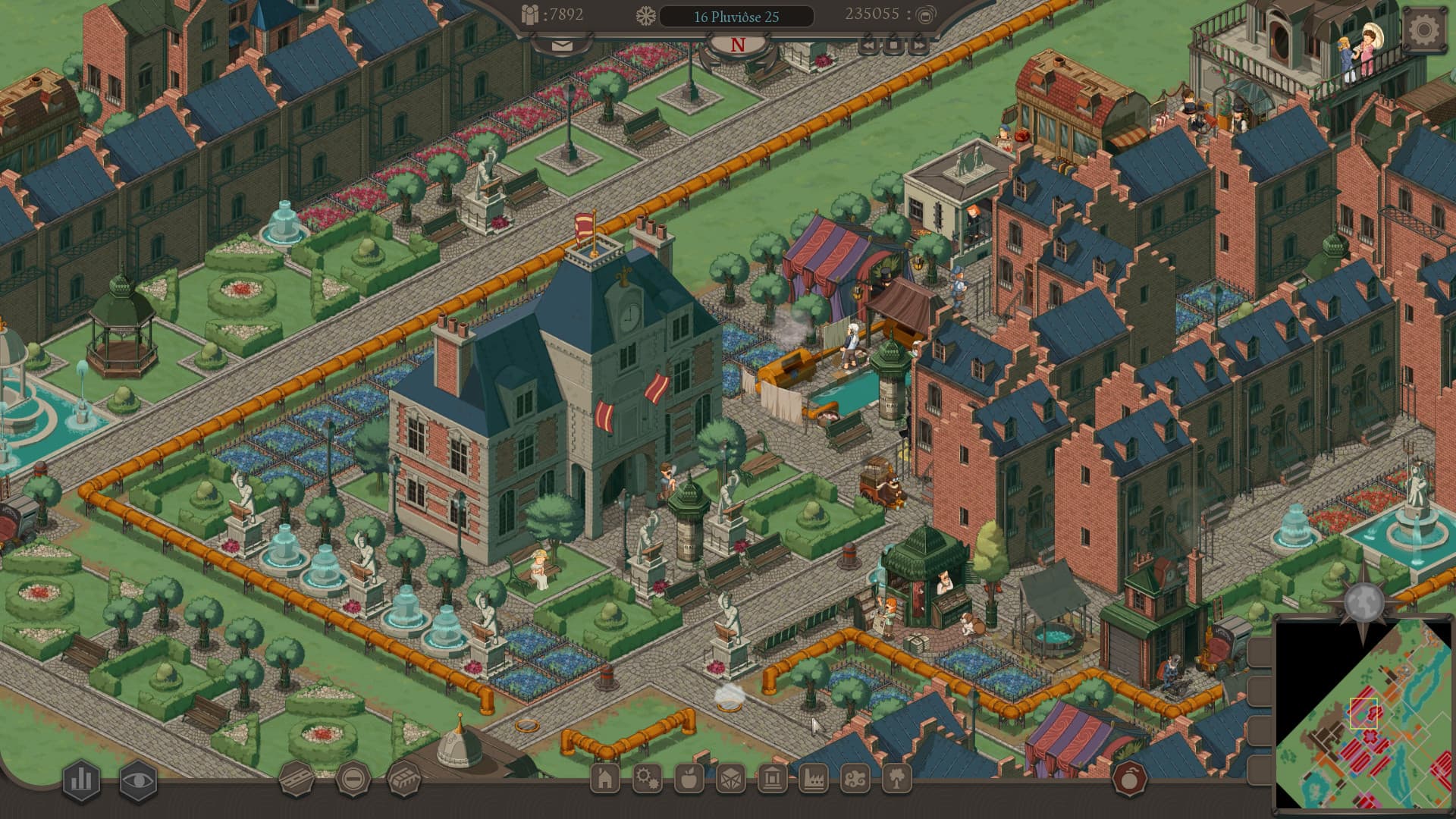Open the messages envelope at the top
The height and width of the screenshot is (819, 1456).
pos(561,47)
